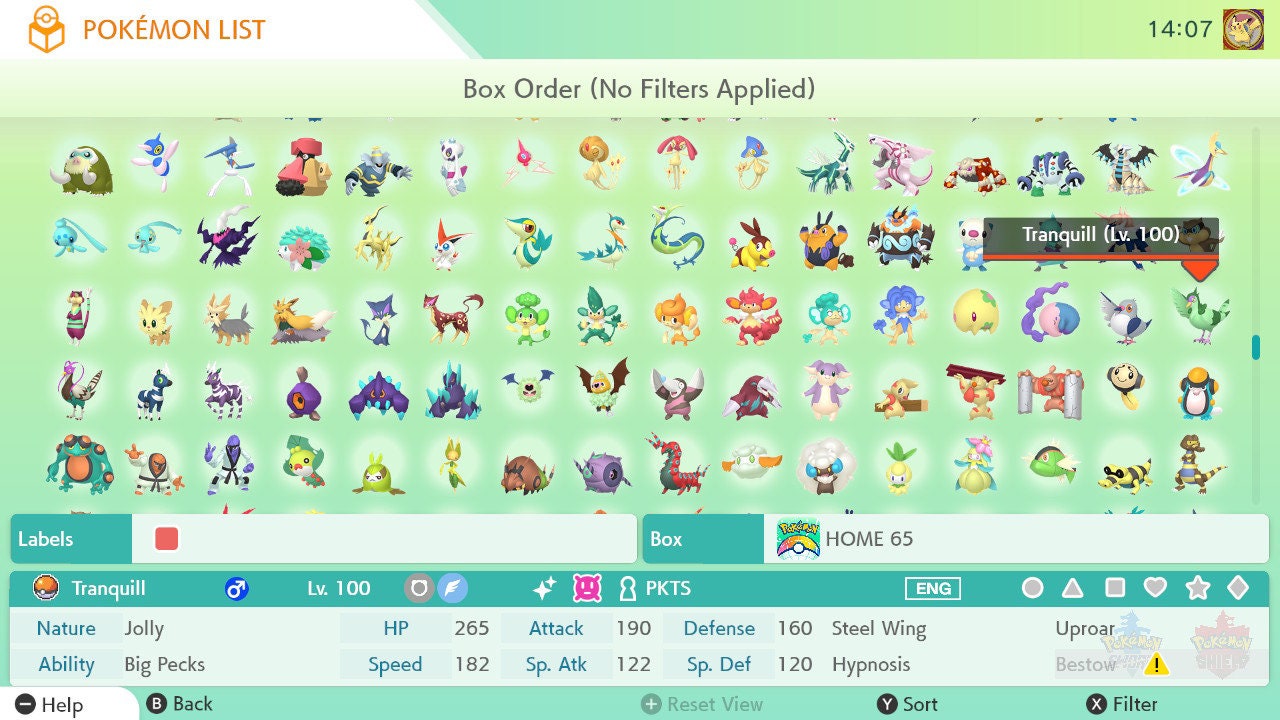Open the Labels bar with red label
The image size is (1280, 720).
point(323,539)
